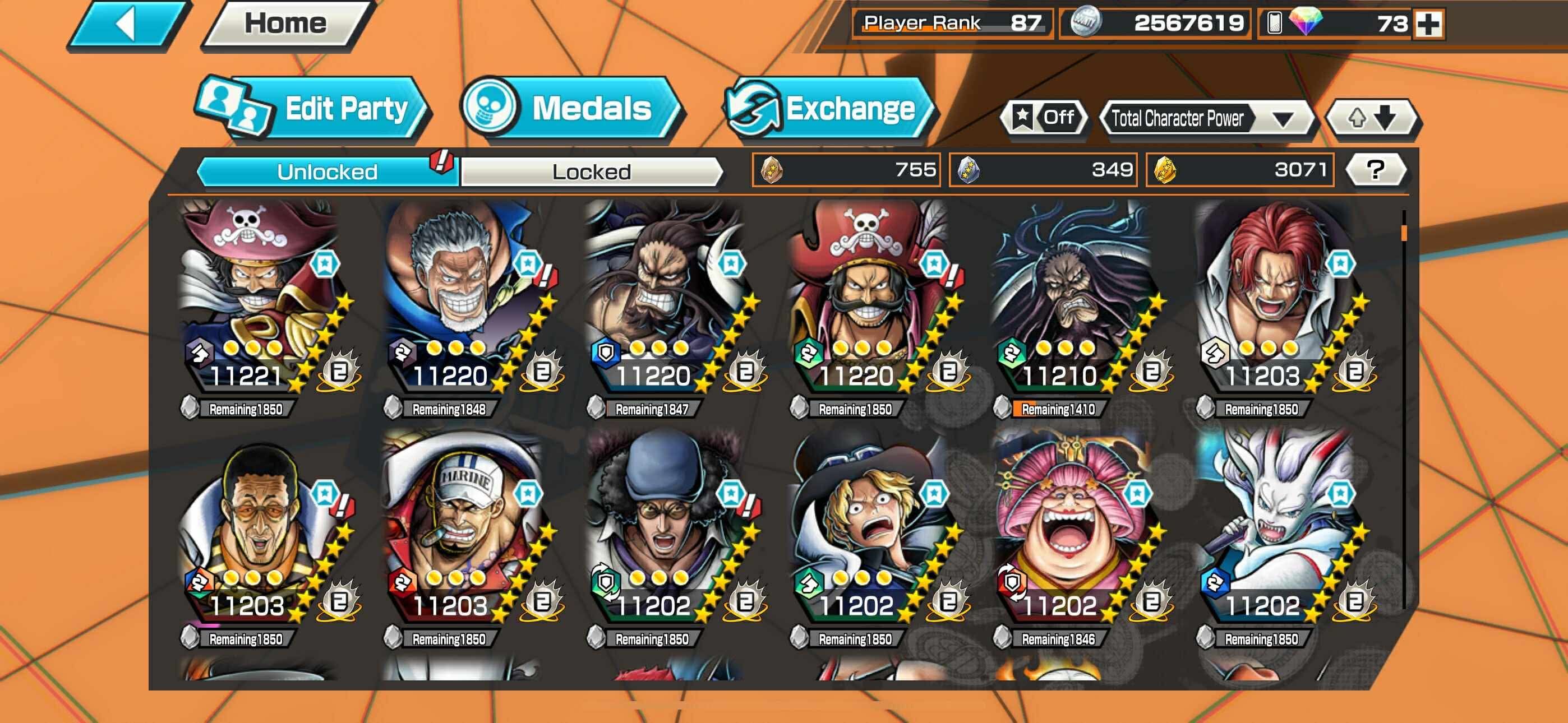Reverse the sort order with arrows button
1568x723 pixels.
tap(1372, 118)
